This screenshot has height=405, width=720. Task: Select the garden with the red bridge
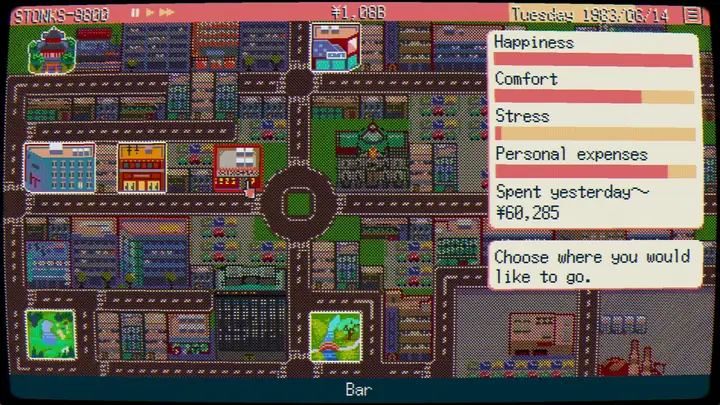[335, 335]
